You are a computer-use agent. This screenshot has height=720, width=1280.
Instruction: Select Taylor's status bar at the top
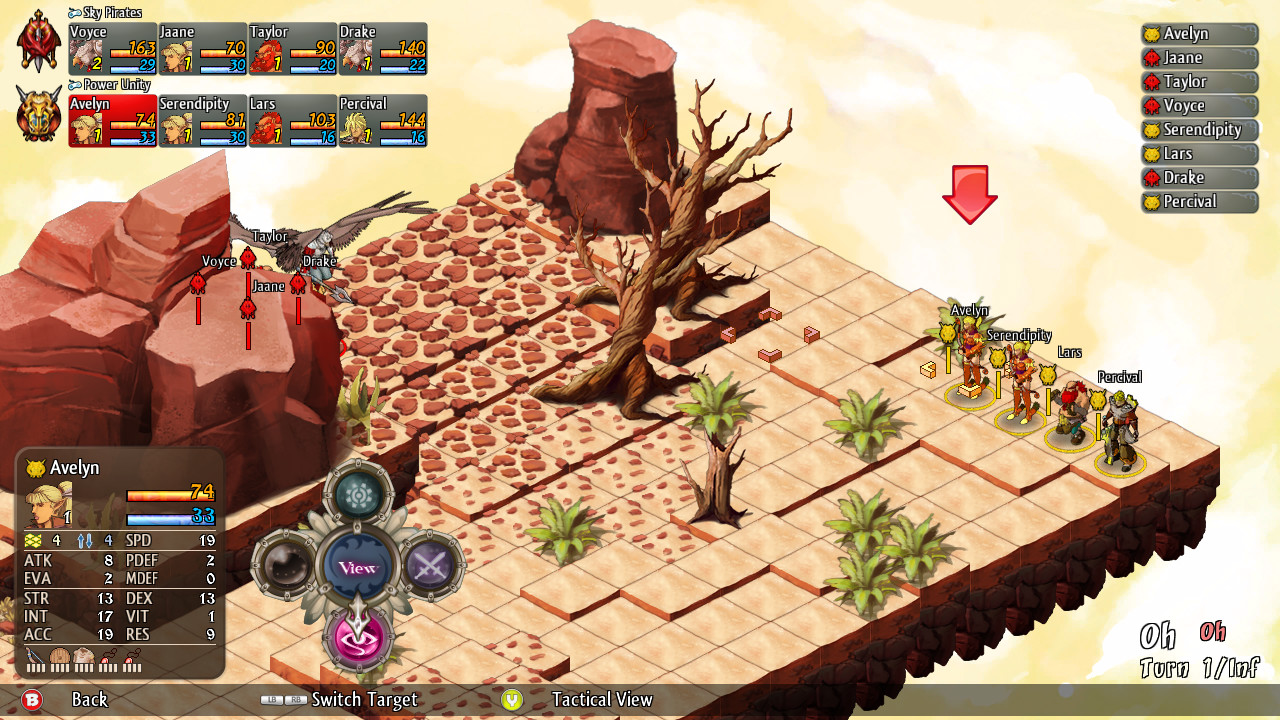pos(290,48)
